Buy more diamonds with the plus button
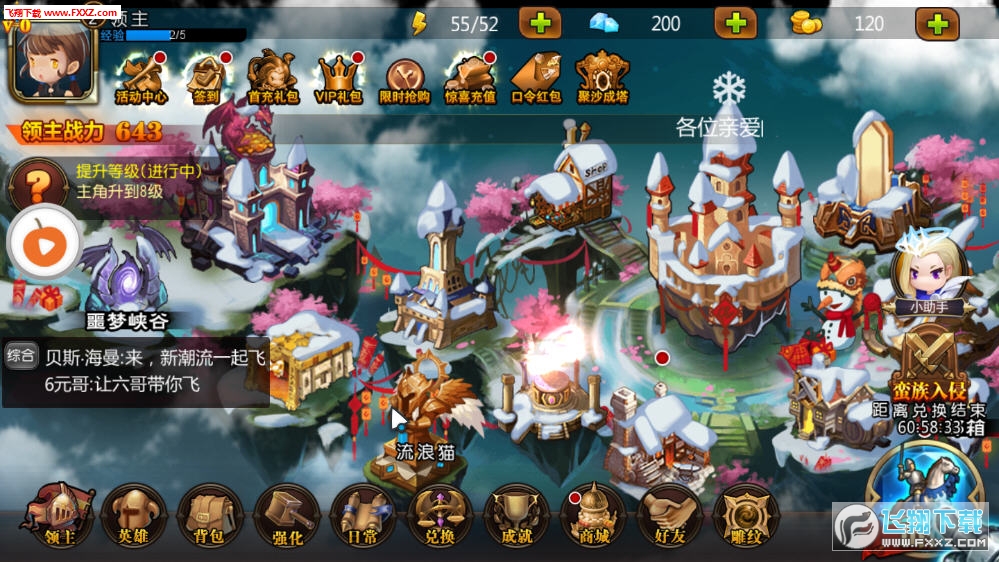This screenshot has height=562, width=999. coord(736,24)
